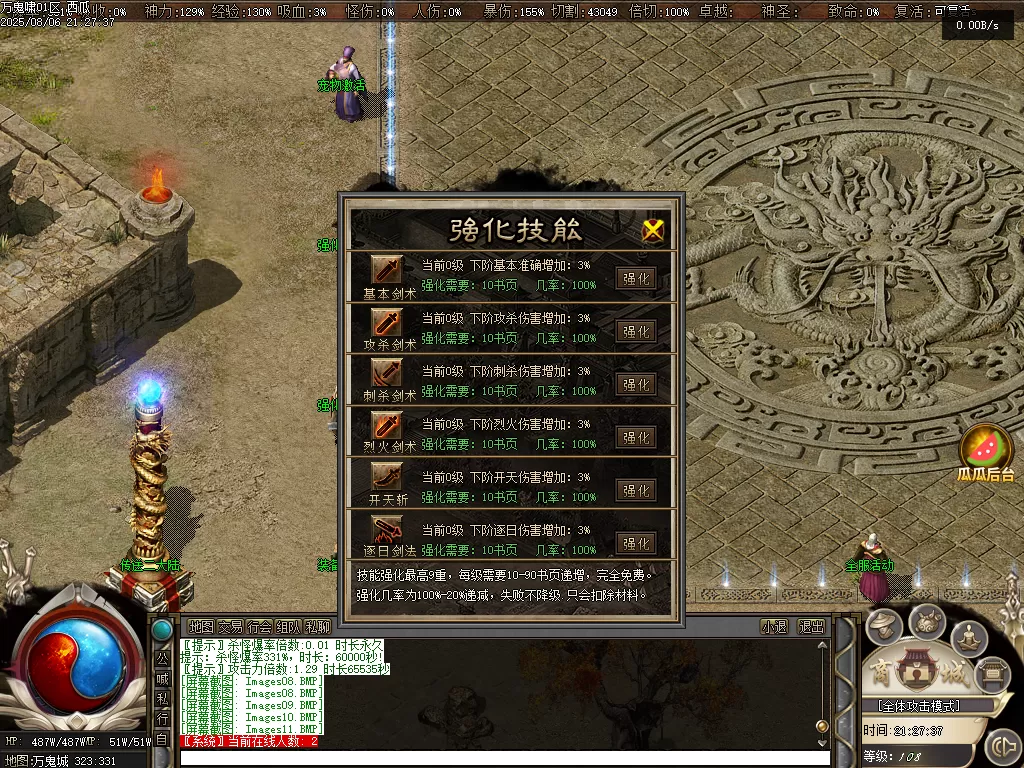The height and width of the screenshot is (768, 1024).
Task: Upgrade the 攻杀剑术 skill
Action: coord(636,331)
